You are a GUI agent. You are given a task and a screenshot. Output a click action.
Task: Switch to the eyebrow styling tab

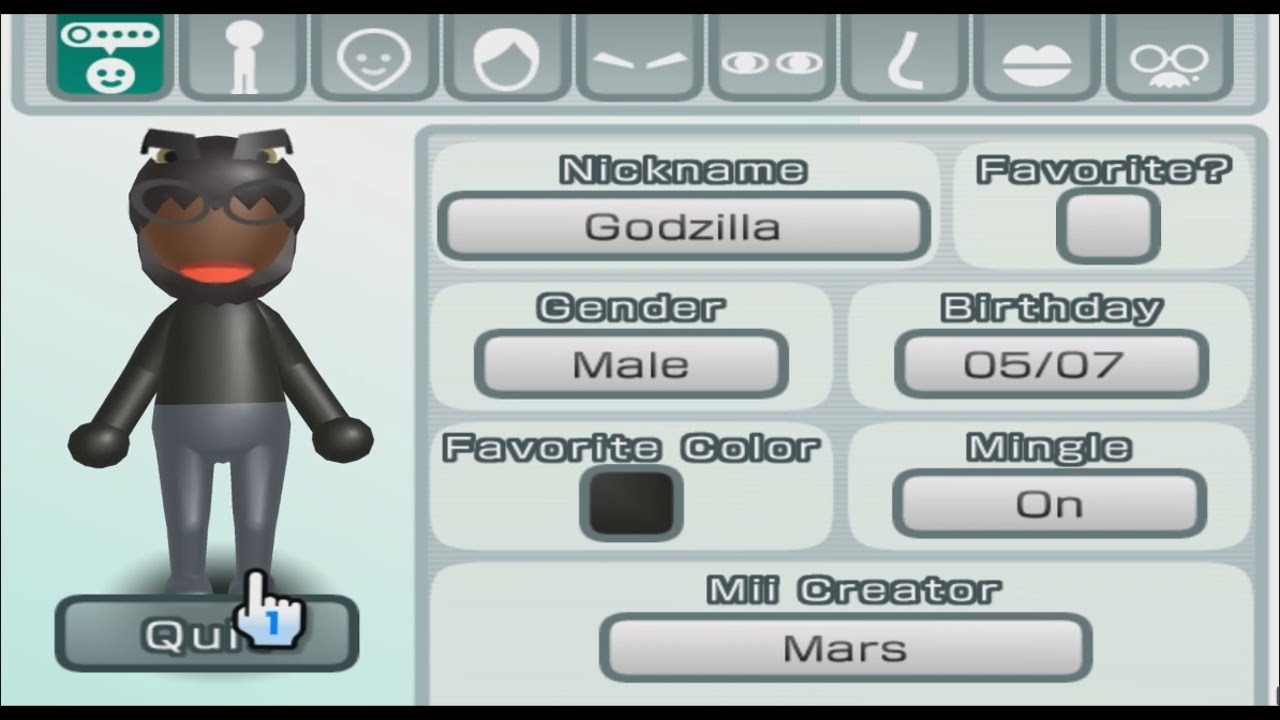(x=638, y=57)
